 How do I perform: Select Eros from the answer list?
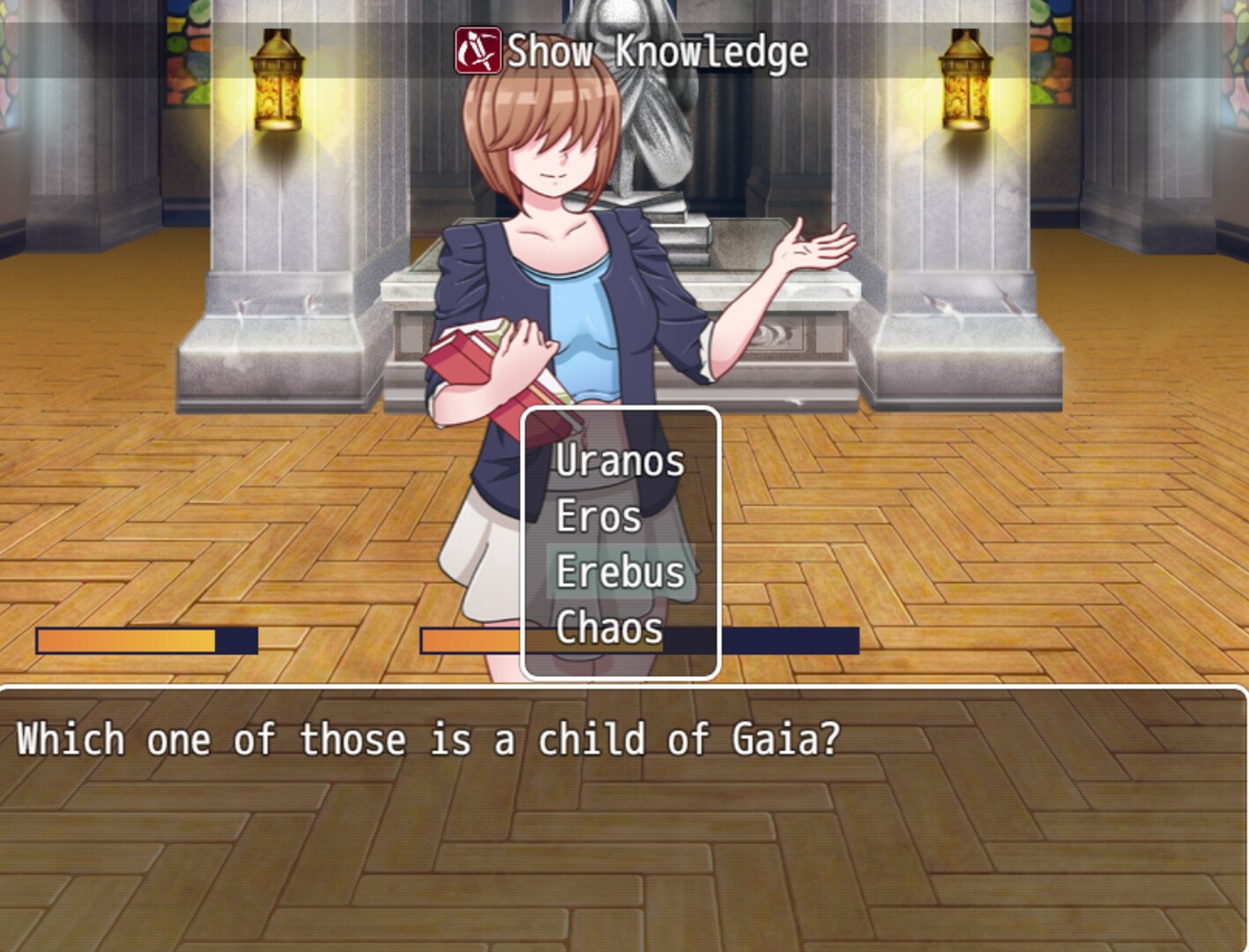pos(598,517)
